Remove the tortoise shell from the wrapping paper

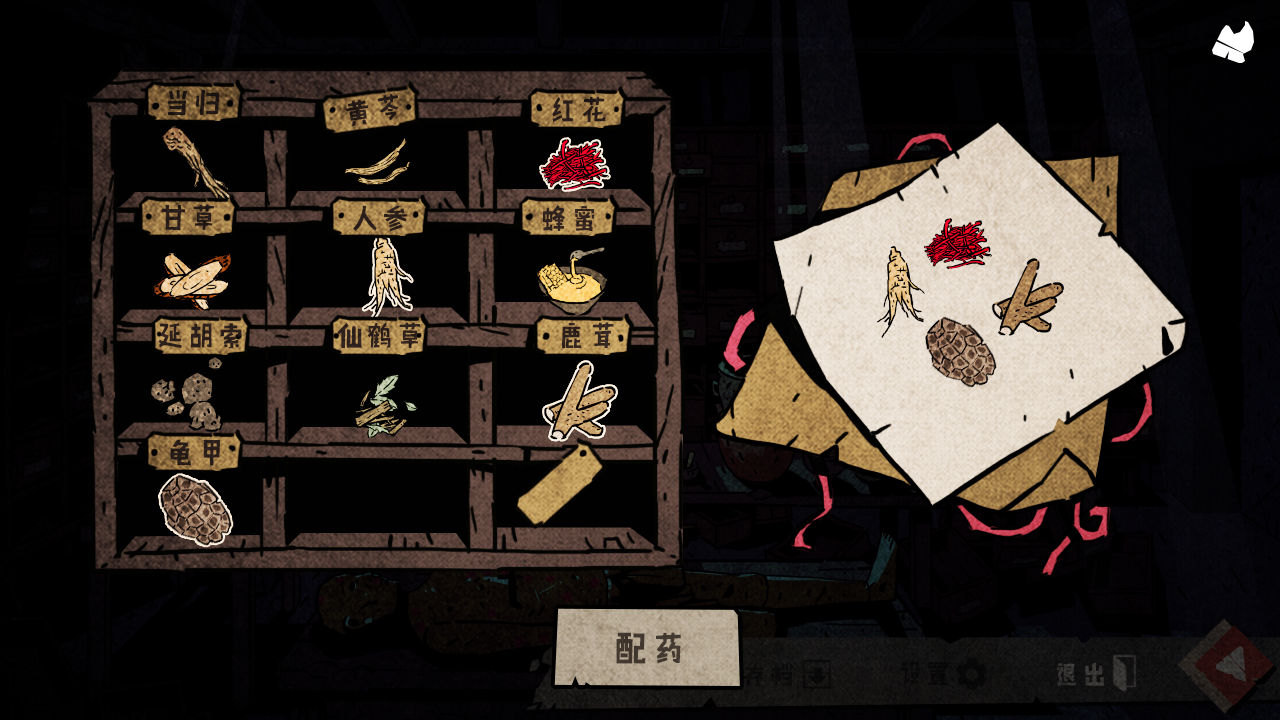pos(960,351)
